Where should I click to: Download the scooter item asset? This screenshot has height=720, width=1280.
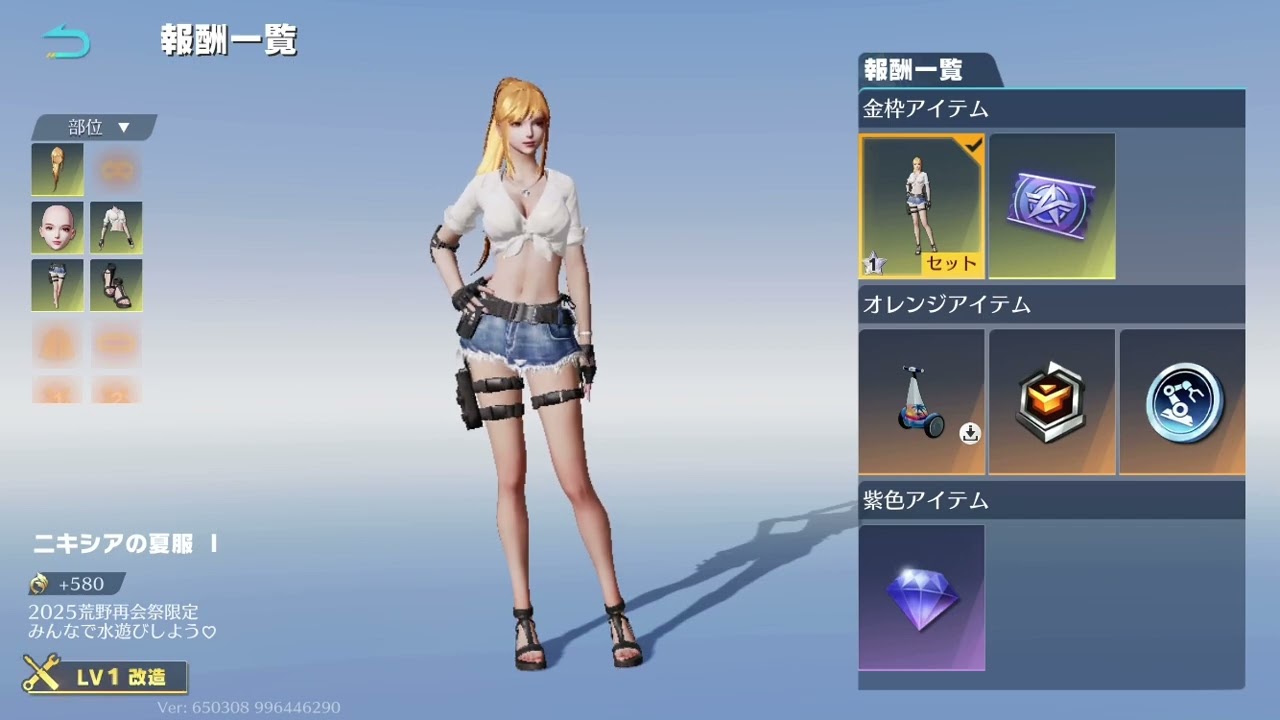[970, 433]
